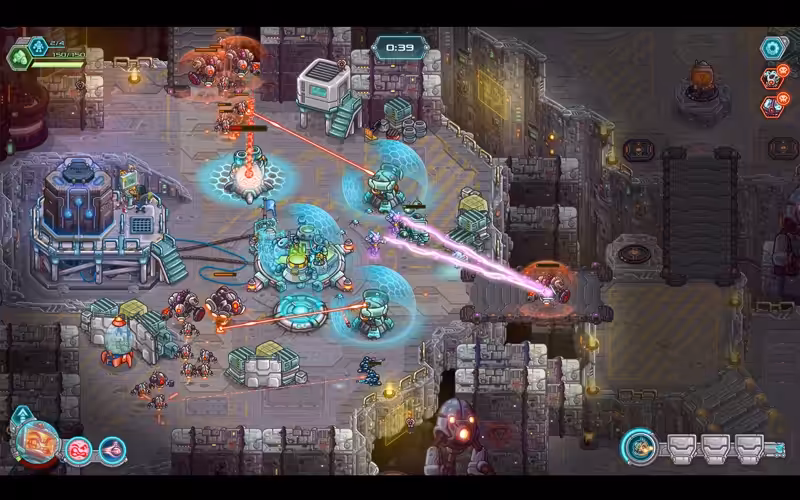Select the hero portrait

click(38, 445)
